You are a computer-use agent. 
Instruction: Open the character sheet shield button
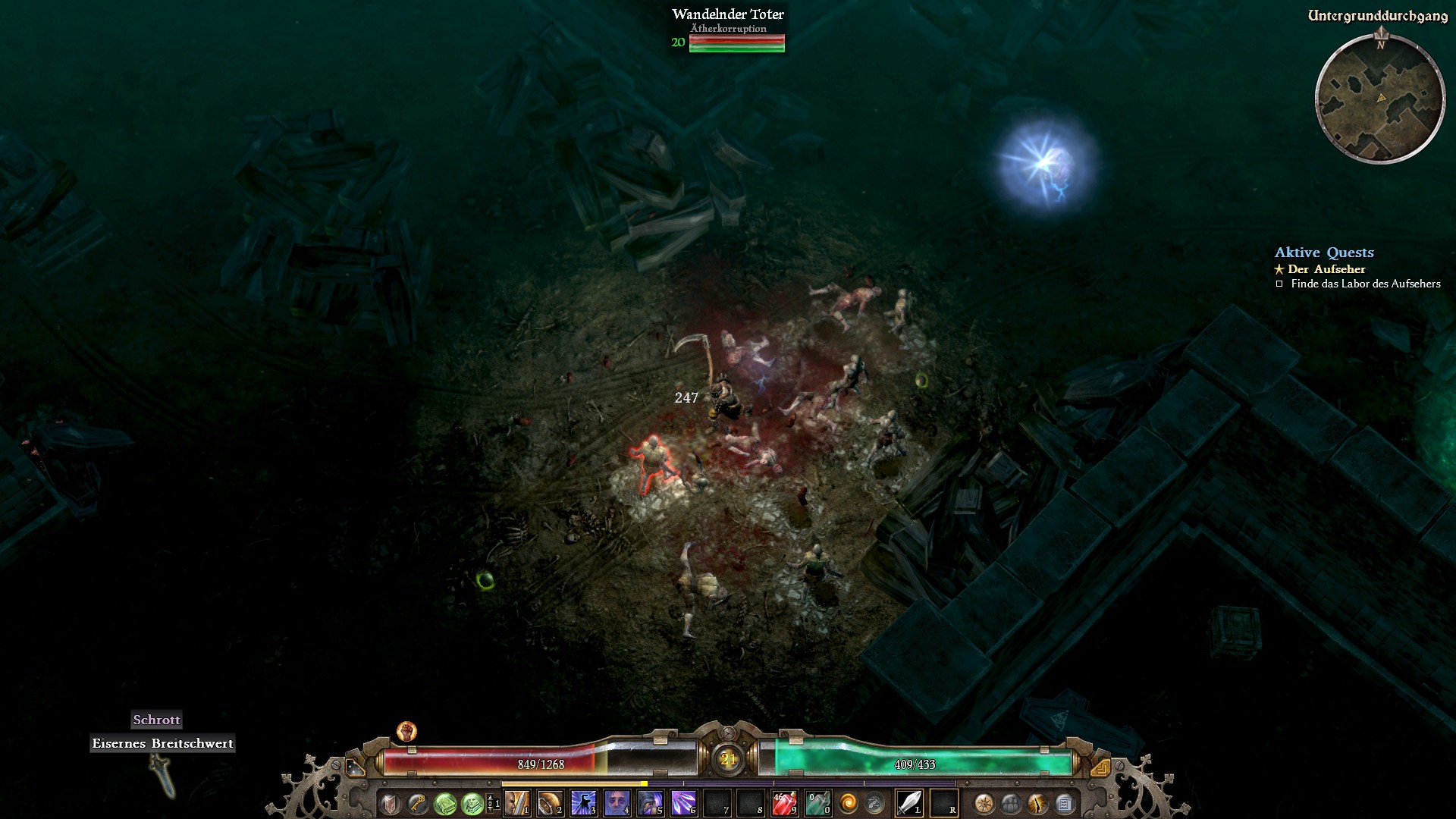click(390, 803)
